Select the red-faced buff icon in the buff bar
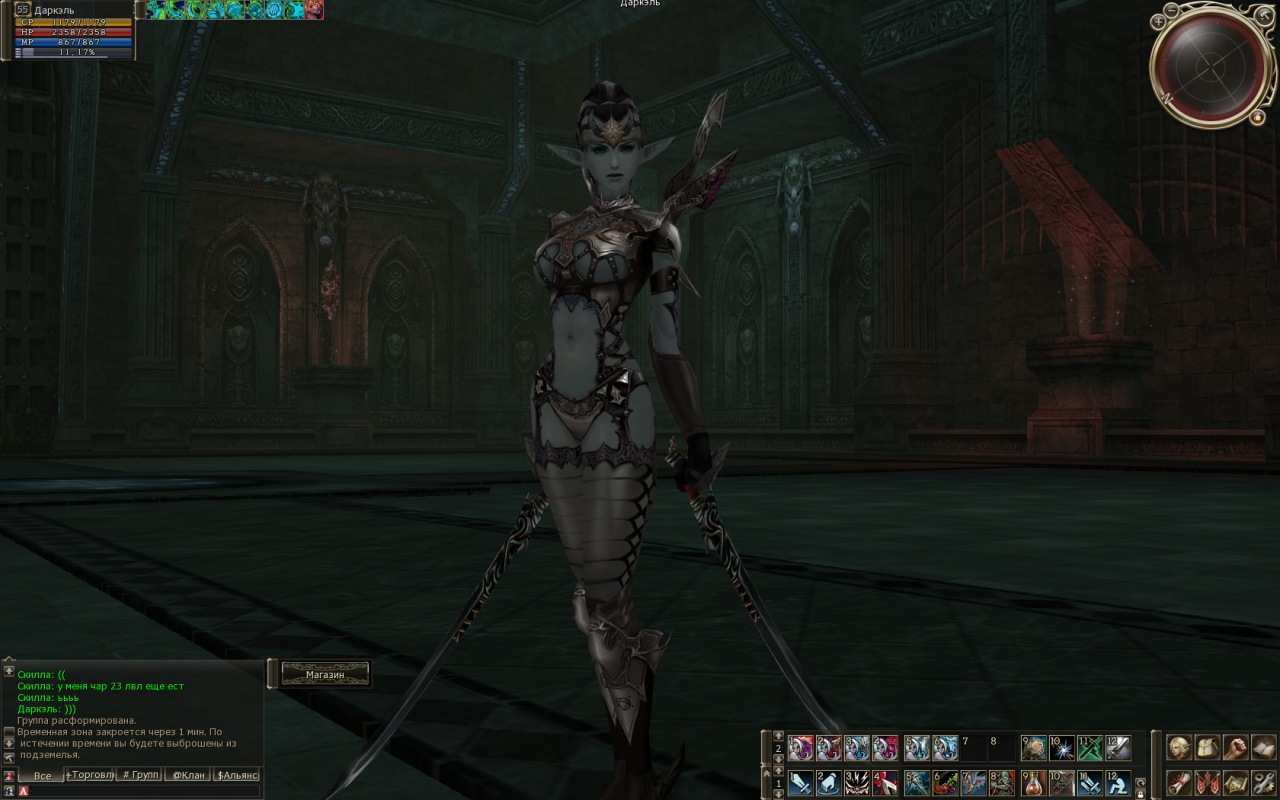The image size is (1280, 800). 314,10
